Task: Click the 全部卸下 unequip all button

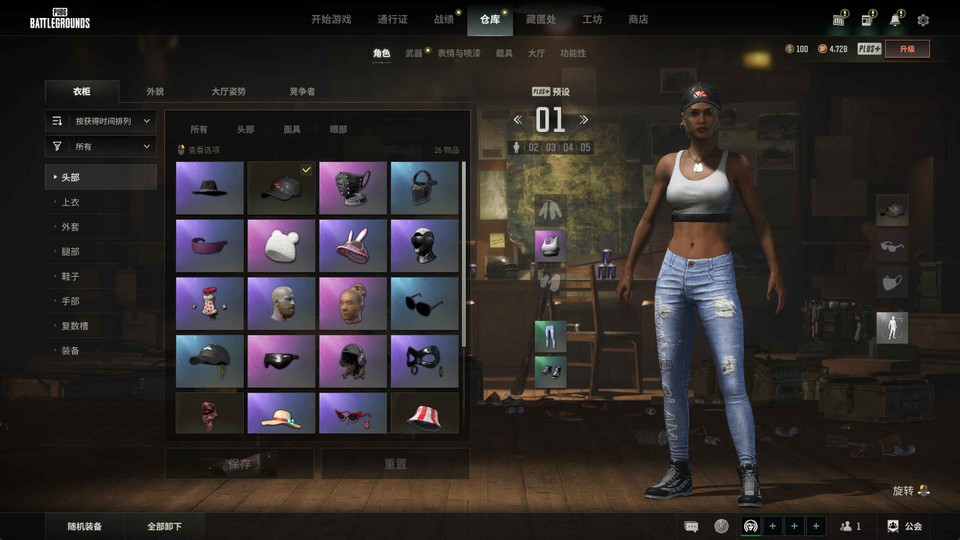Action: pyautogui.click(x=164, y=526)
